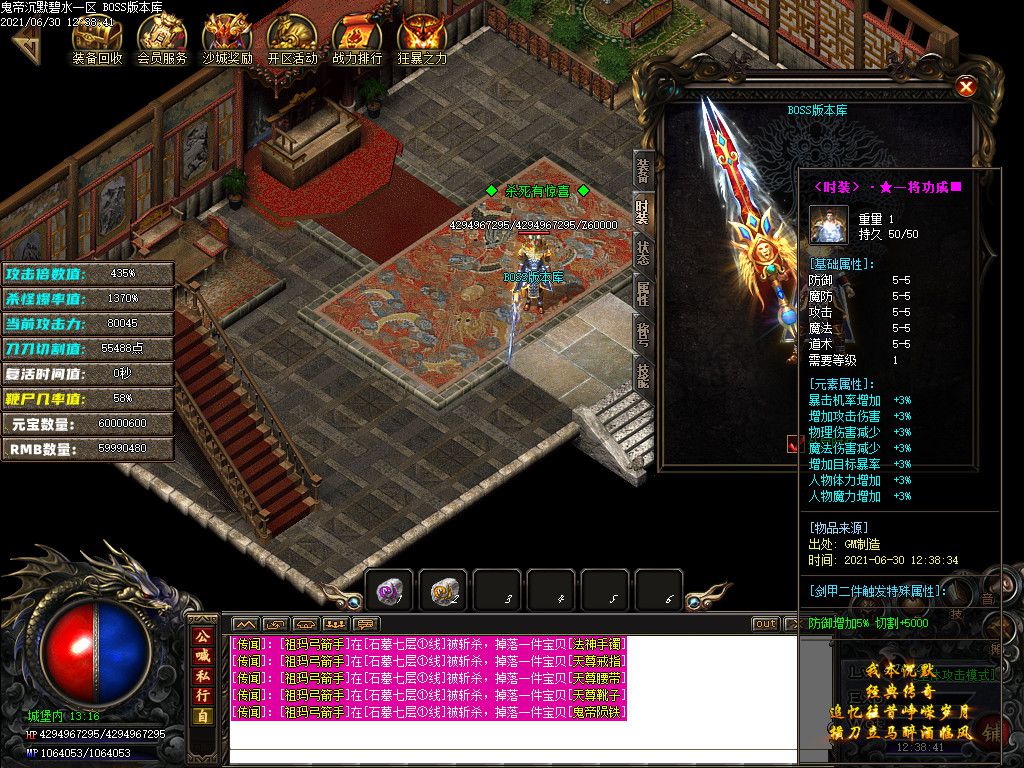Open the 会员服务 member services icon
The height and width of the screenshot is (768, 1024).
(x=162, y=38)
